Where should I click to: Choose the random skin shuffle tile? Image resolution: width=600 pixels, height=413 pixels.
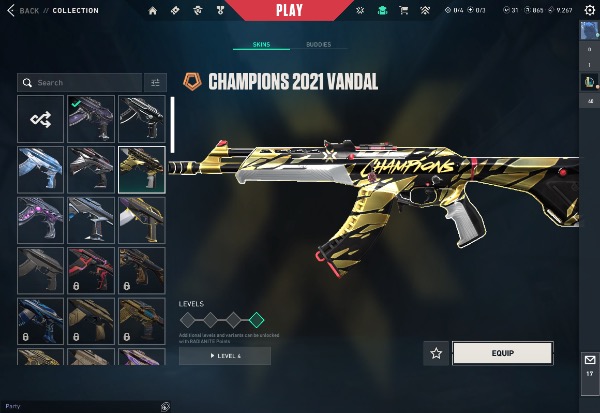(41, 119)
